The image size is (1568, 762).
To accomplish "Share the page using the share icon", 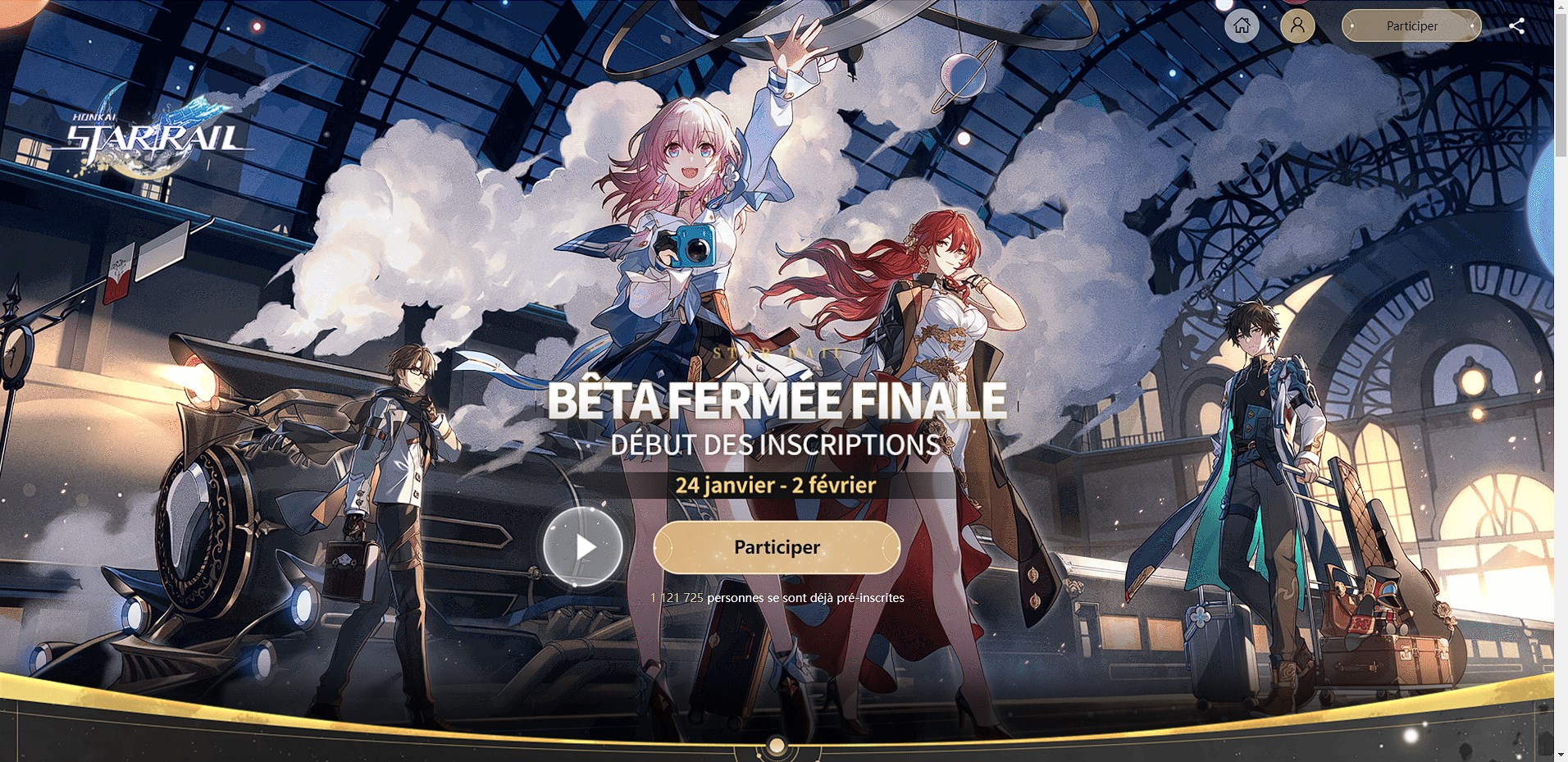I will point(1516,25).
